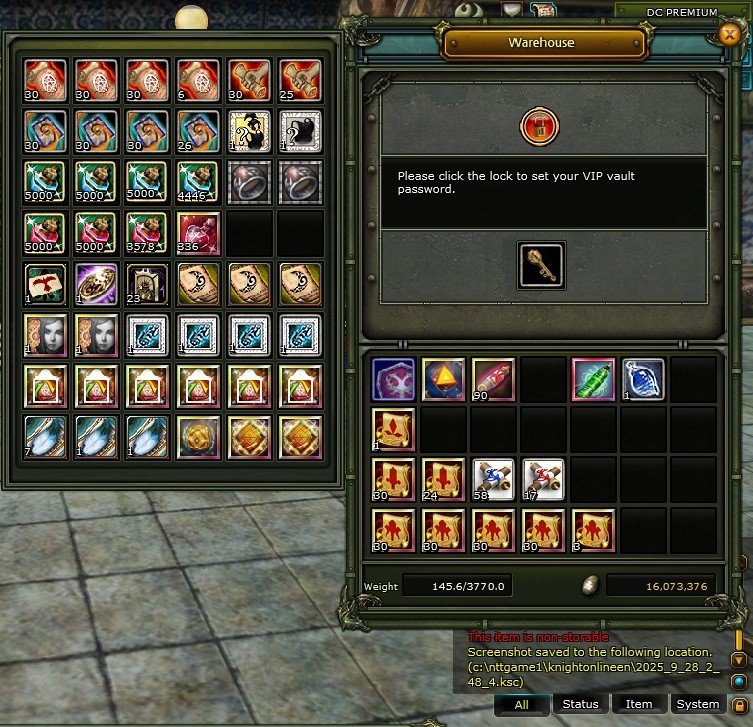This screenshot has width=753, height=727.
Task: Select the purple glowing ring item
Action: pyautogui.click(x=97, y=283)
